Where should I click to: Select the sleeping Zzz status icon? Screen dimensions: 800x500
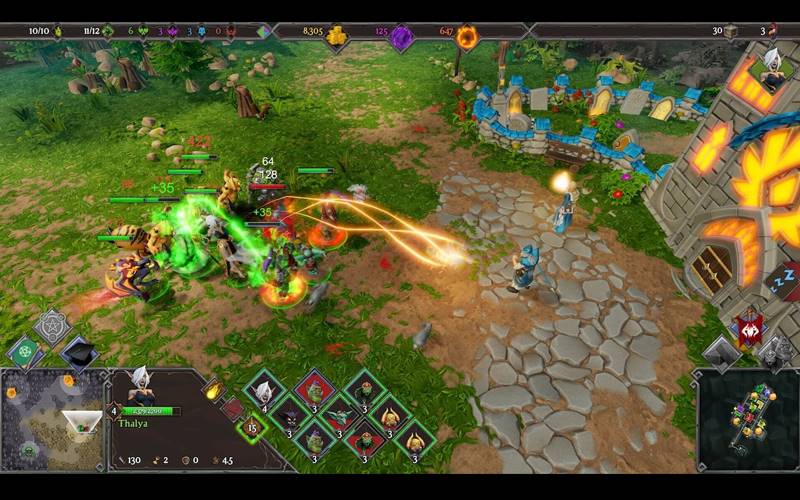[787, 281]
